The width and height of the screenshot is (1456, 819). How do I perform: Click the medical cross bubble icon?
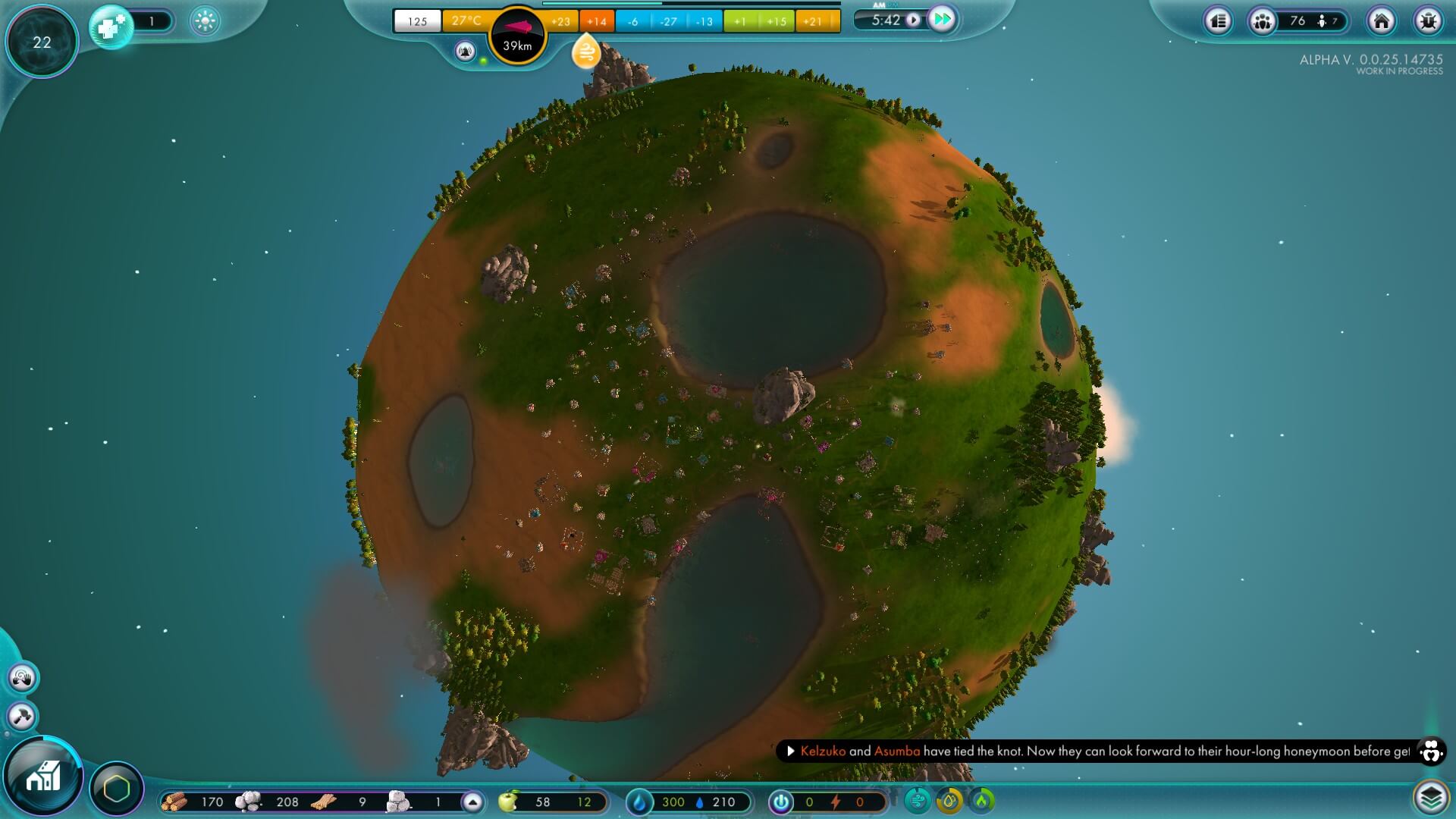[x=111, y=27]
